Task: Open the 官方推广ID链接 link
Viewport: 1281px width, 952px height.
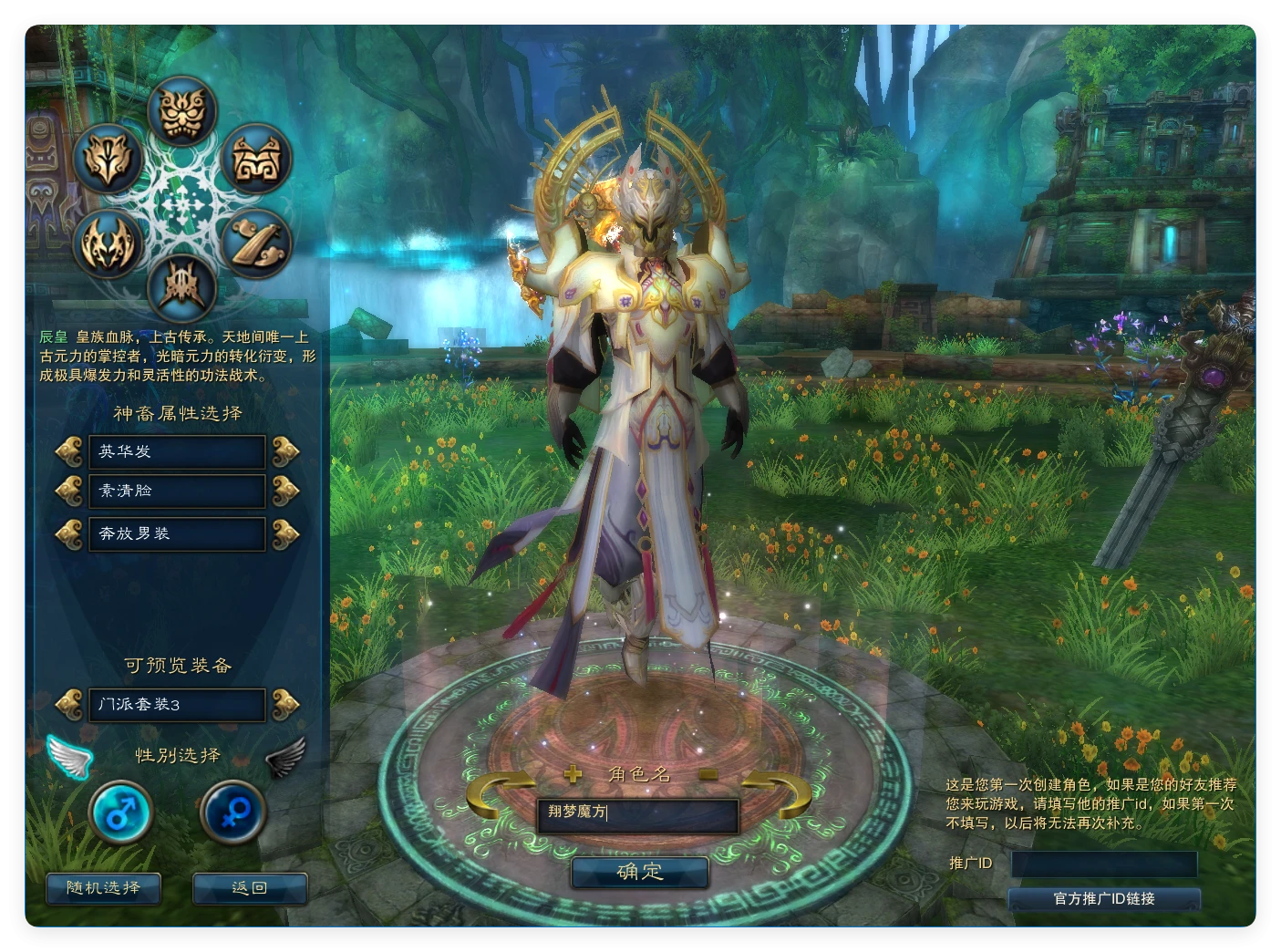Action: point(1104,899)
